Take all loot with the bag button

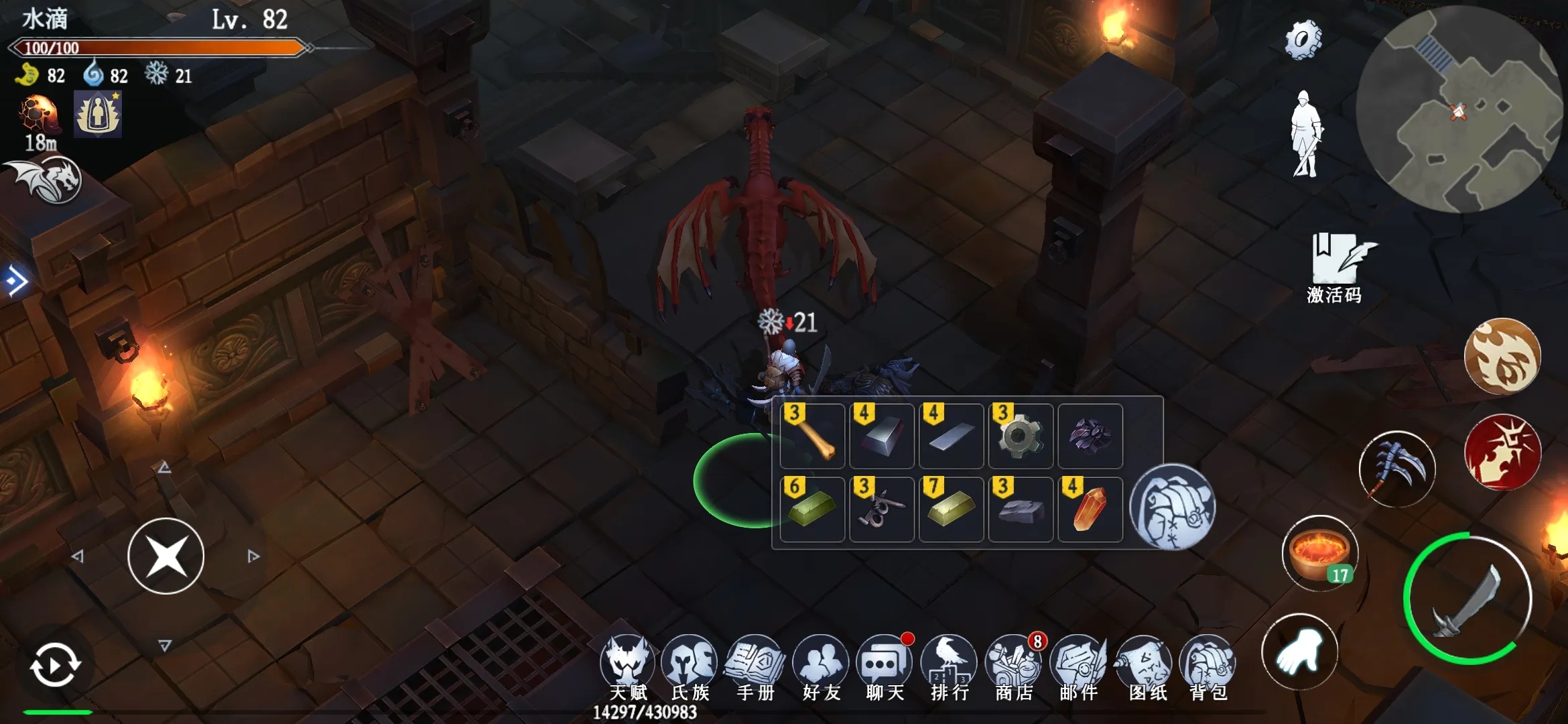[x=1171, y=507]
